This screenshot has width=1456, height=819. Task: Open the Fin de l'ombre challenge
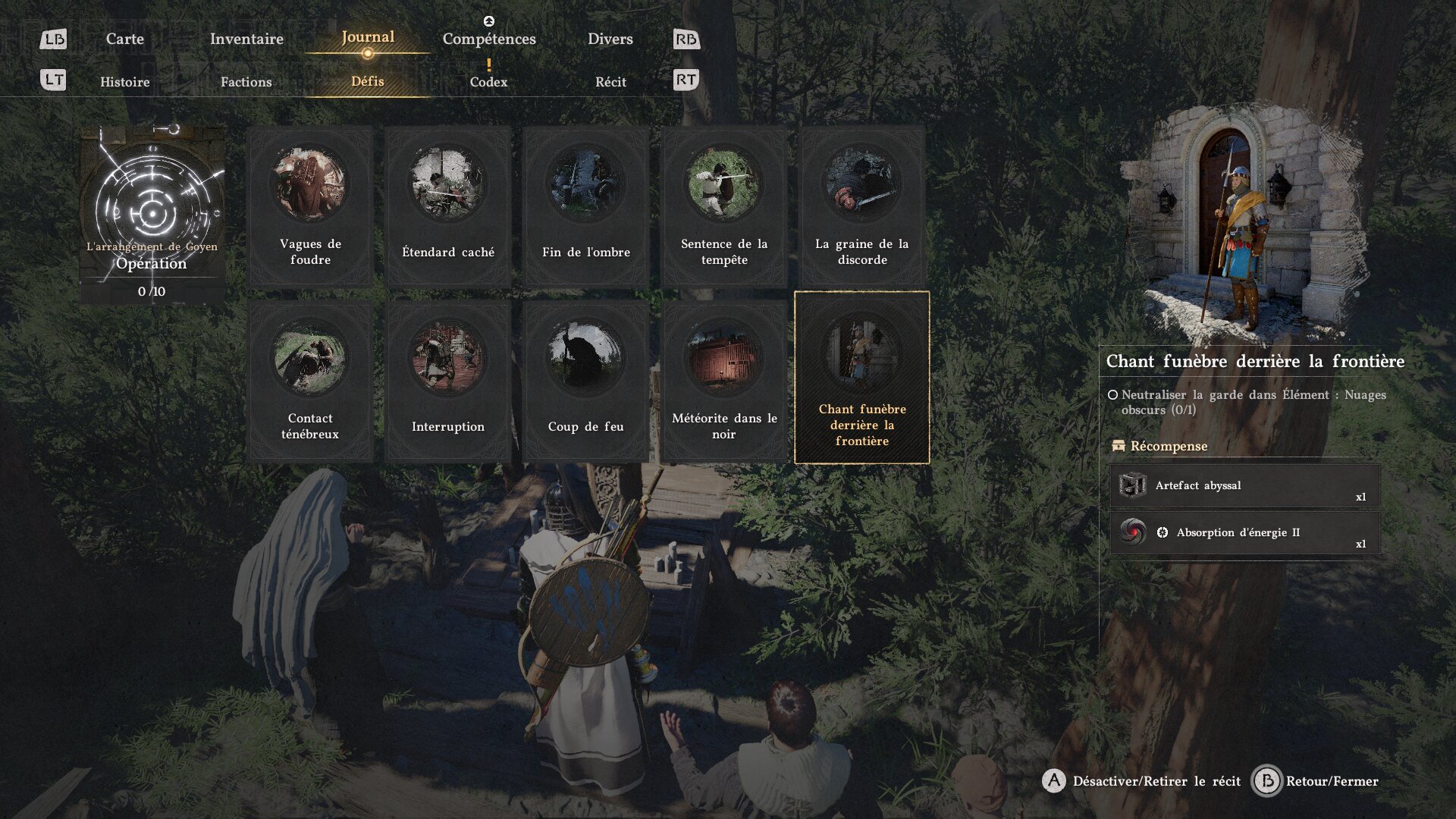tap(586, 207)
